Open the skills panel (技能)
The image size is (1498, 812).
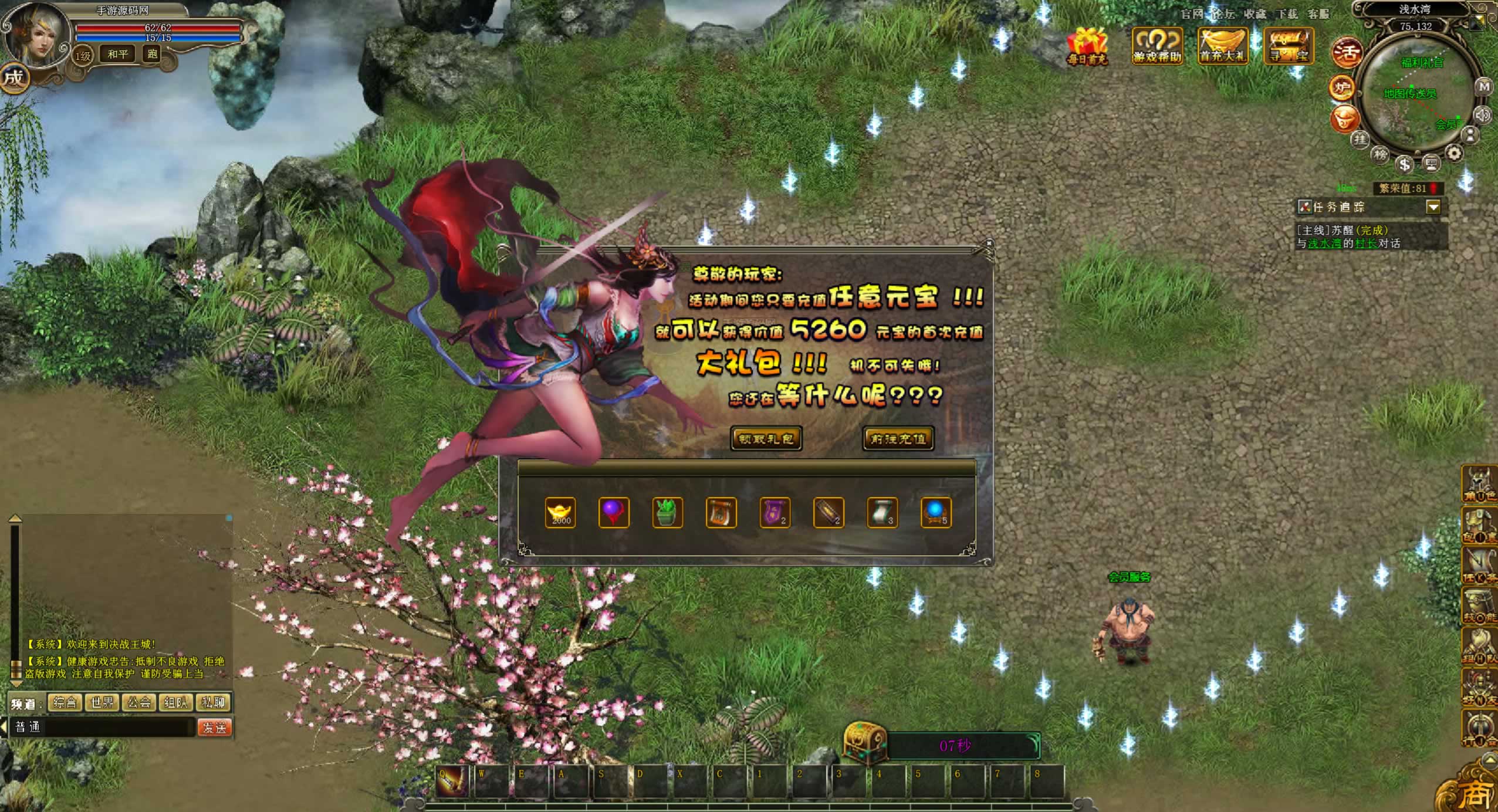coord(1479,607)
